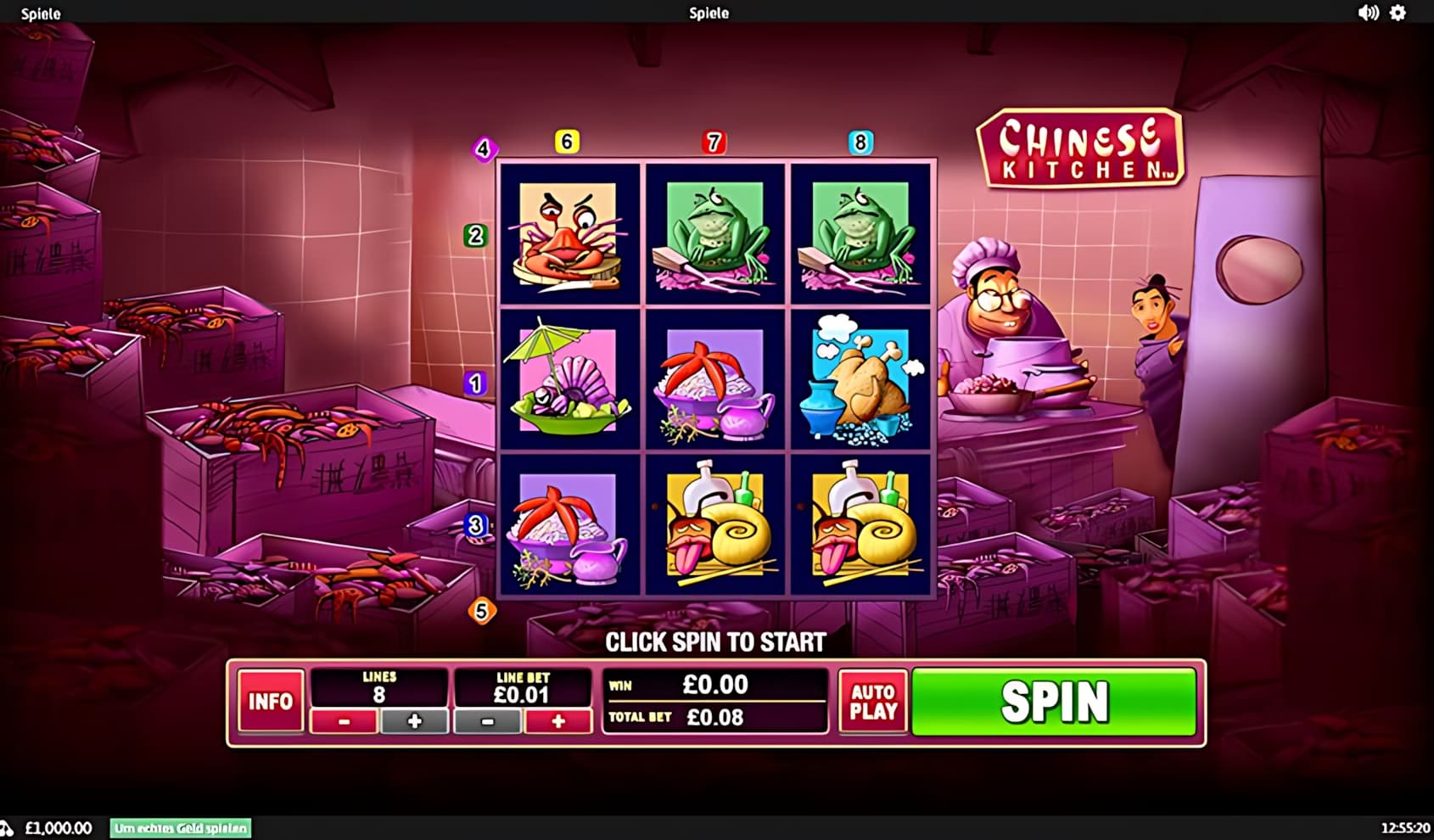Activate Auto Play
Image resolution: width=1434 pixels, height=840 pixels.
click(x=873, y=701)
